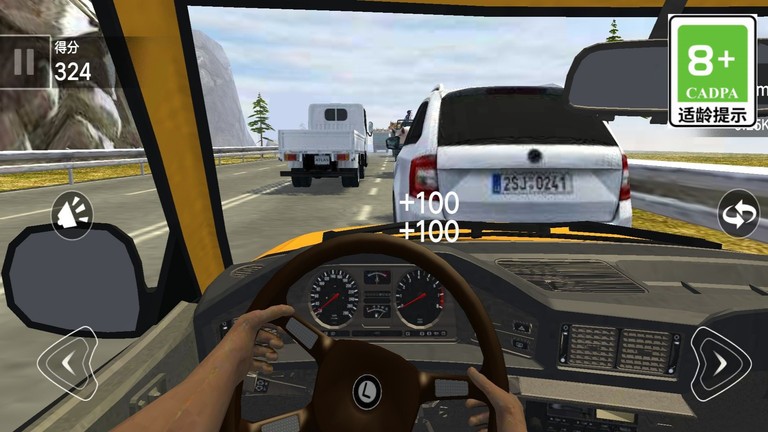Steer left with the left arrow button

pyautogui.click(x=68, y=363)
